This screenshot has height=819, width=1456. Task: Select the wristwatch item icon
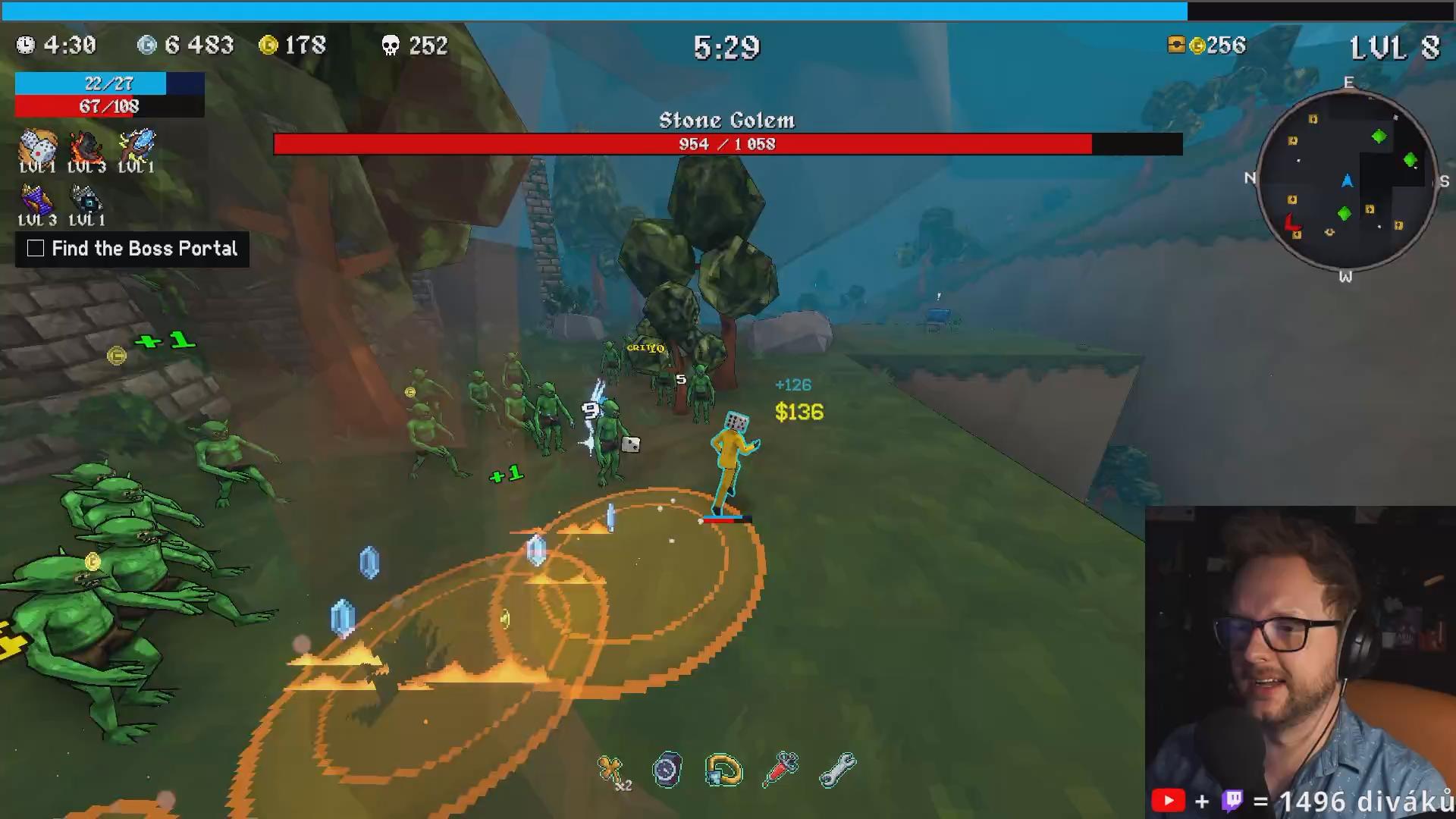click(x=667, y=770)
